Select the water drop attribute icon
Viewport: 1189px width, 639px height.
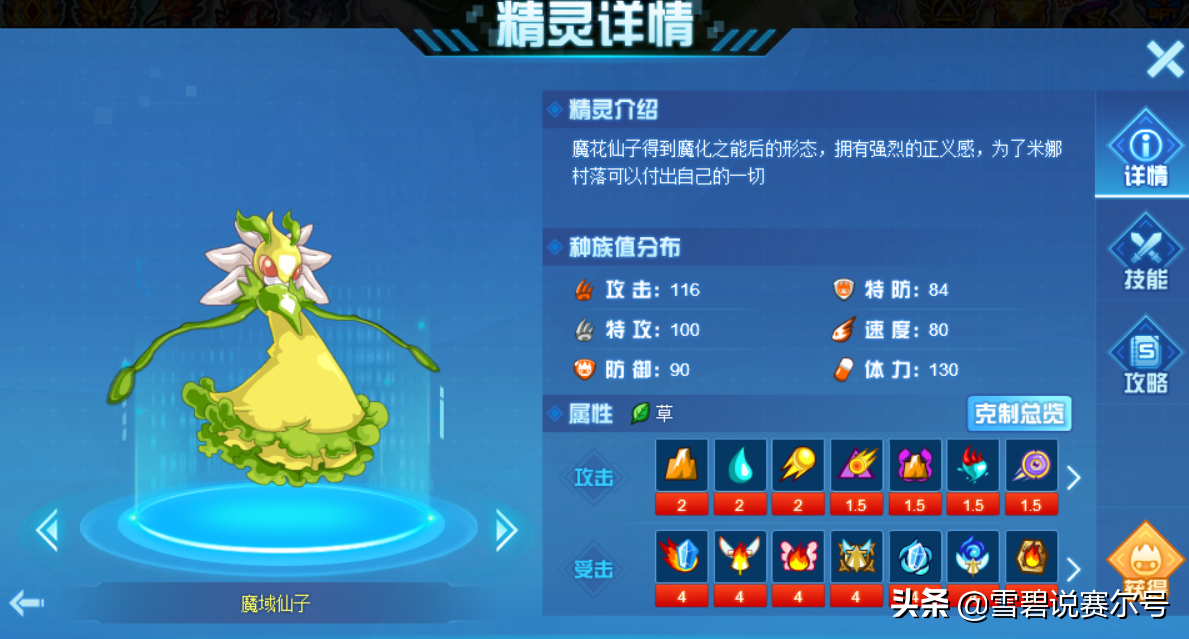[740, 466]
